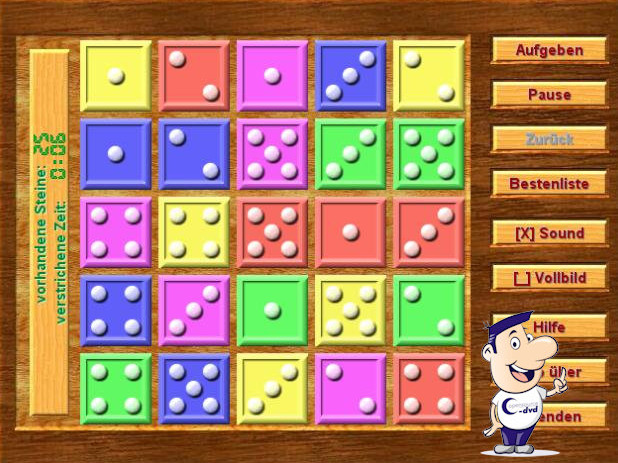The height and width of the screenshot is (463, 618).
Task: Open the Bestenliste high score list
Action: point(549,184)
